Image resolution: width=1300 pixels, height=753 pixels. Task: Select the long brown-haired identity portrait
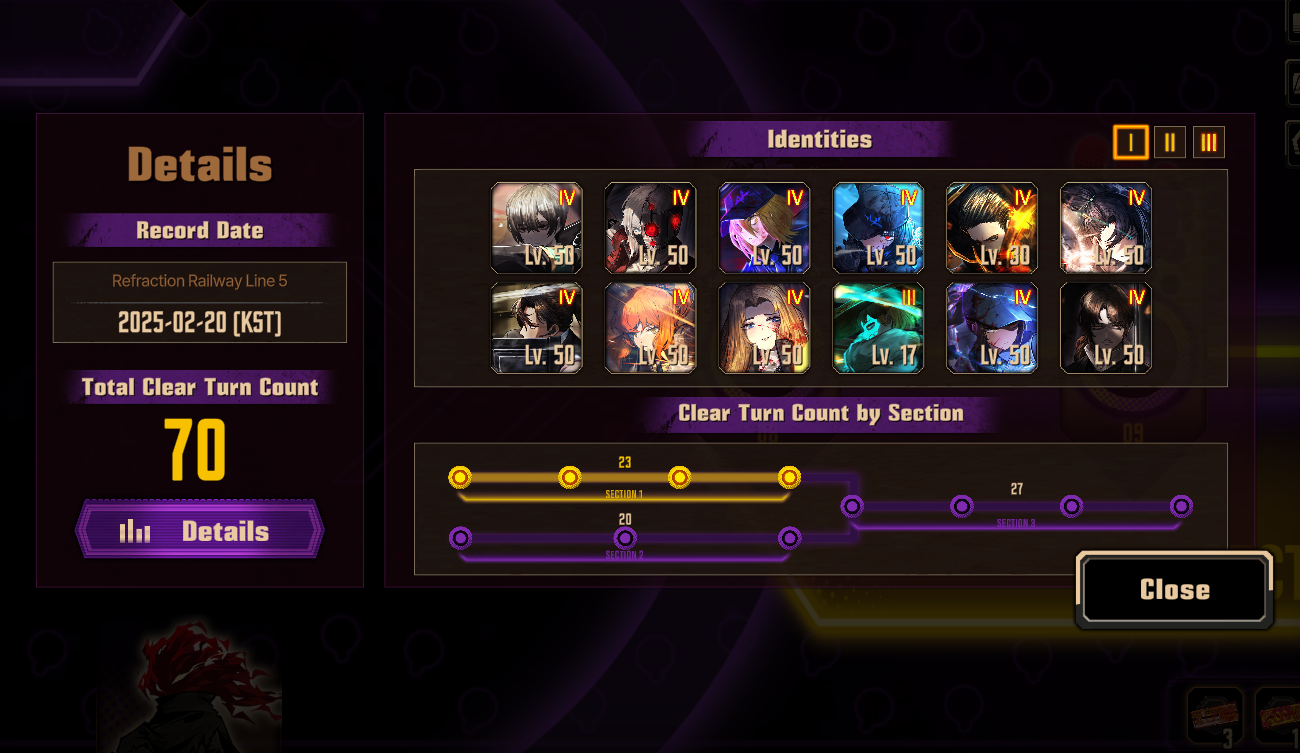(x=764, y=328)
